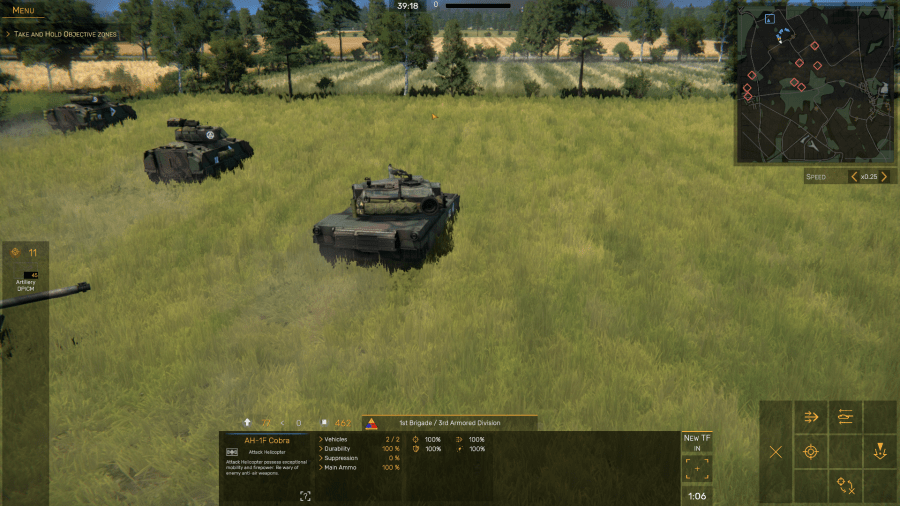This screenshot has height=506, width=900.
Task: Activate the crosshair attack command
Action: 811,452
